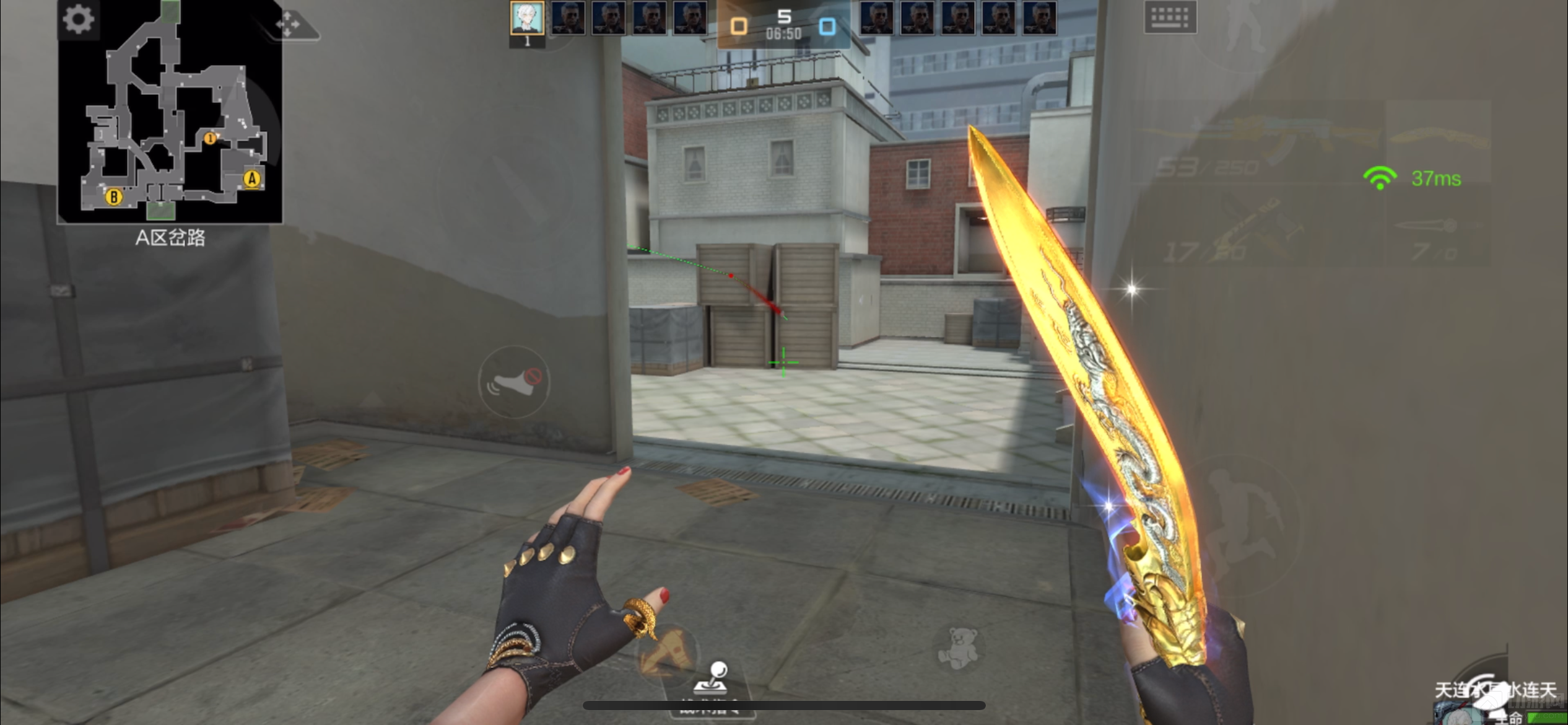Open the settings gear menu
The image size is (1568, 725).
point(79,19)
